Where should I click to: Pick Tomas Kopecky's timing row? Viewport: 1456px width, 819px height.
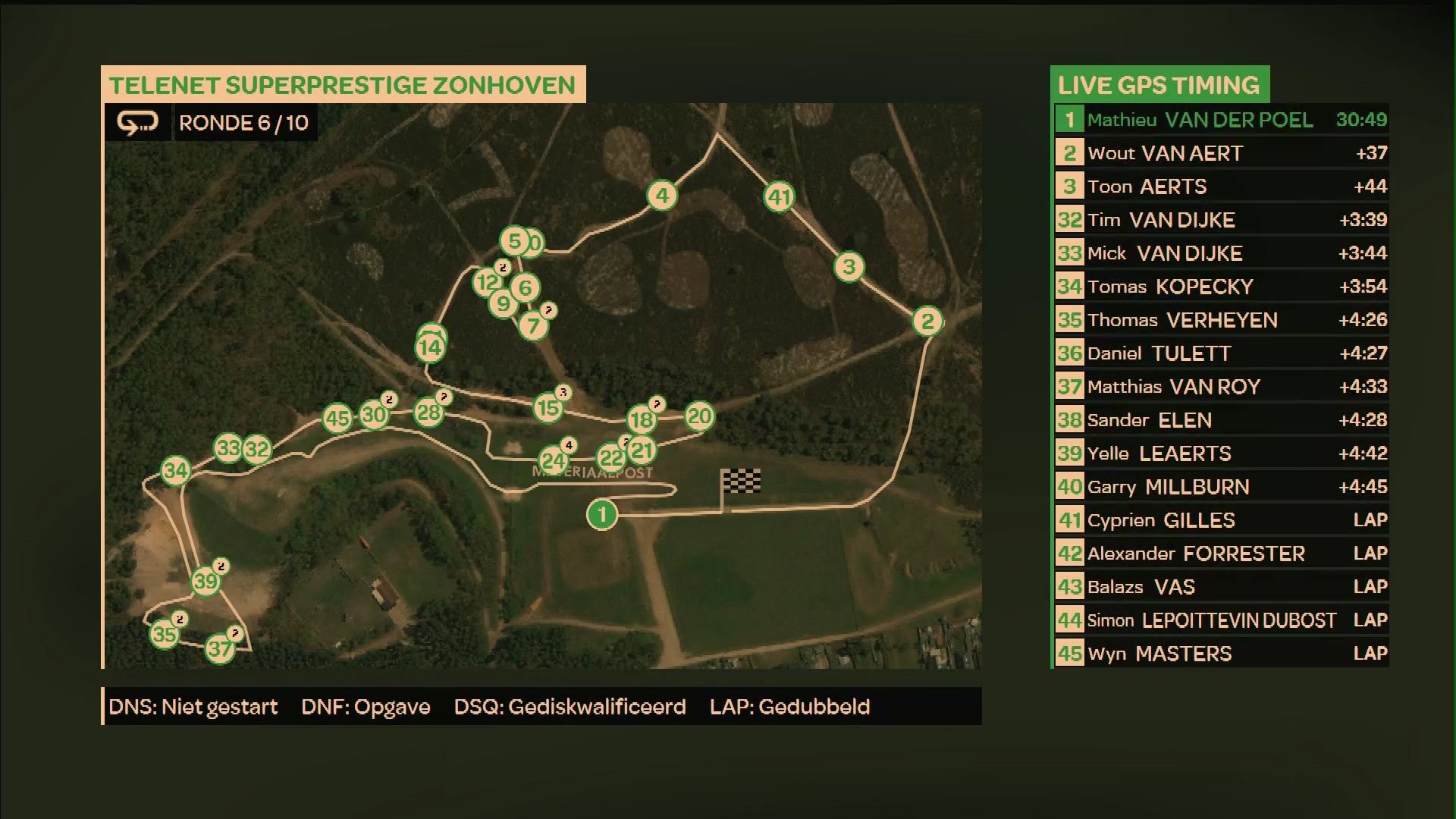(x=1221, y=287)
